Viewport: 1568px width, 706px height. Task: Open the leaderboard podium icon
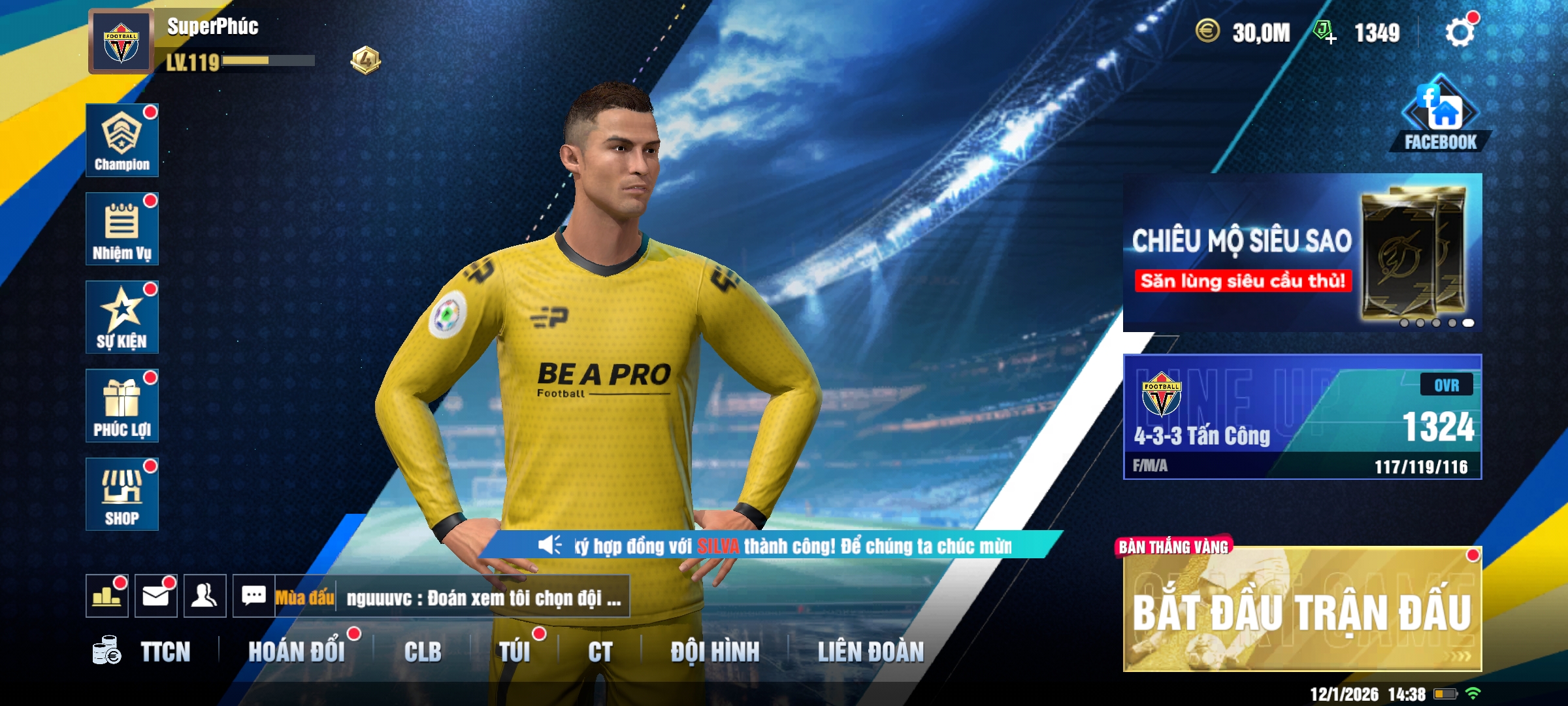coord(107,596)
